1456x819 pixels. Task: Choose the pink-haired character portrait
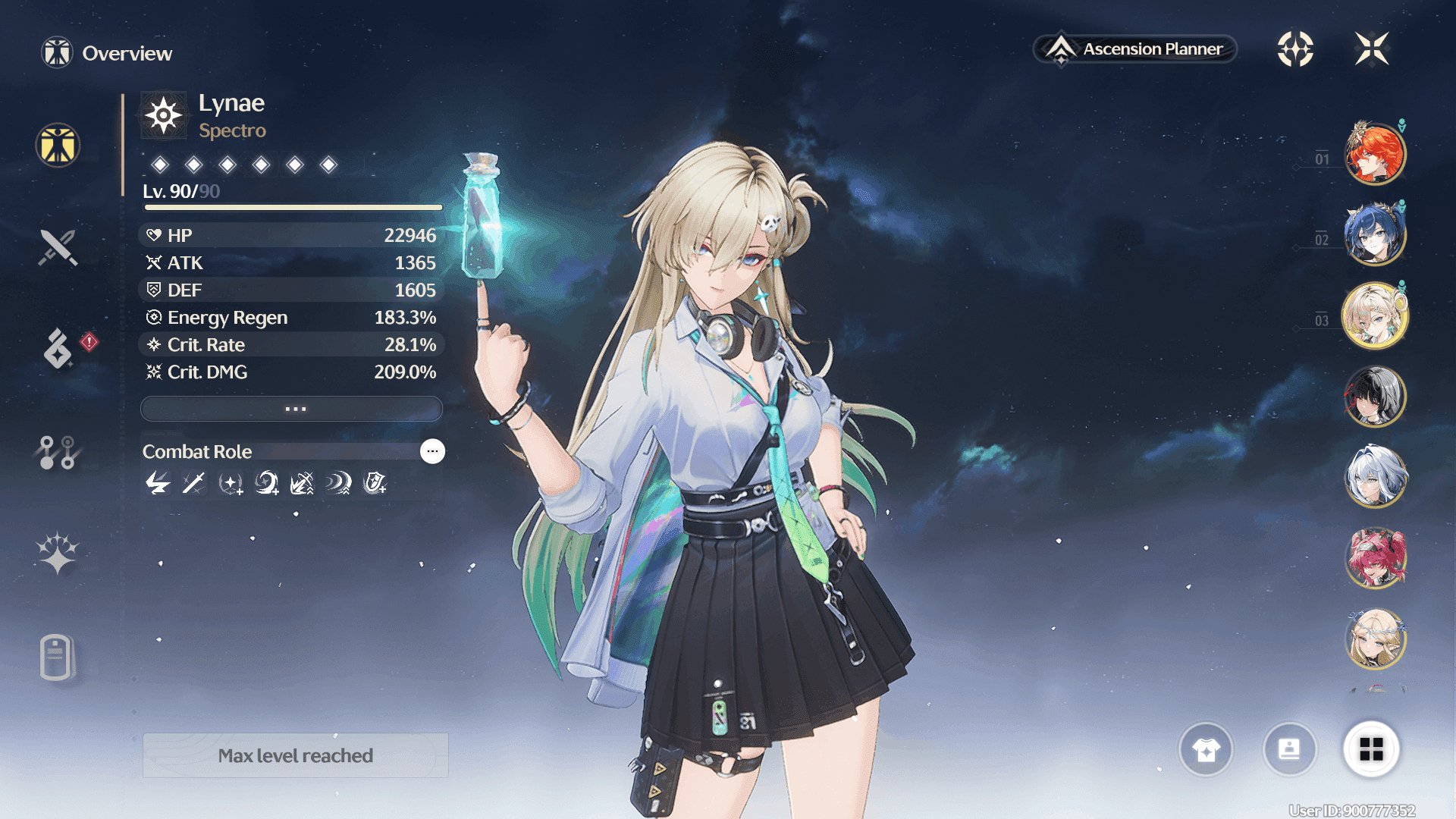point(1374,558)
